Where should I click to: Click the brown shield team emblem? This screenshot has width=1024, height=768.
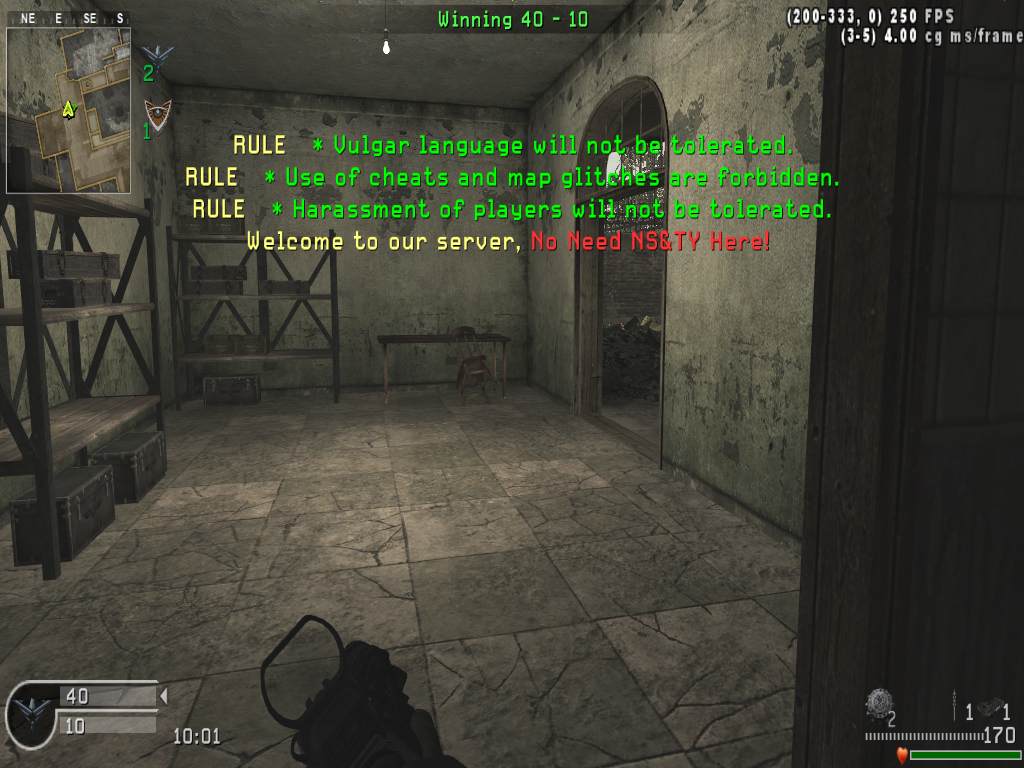(x=154, y=111)
